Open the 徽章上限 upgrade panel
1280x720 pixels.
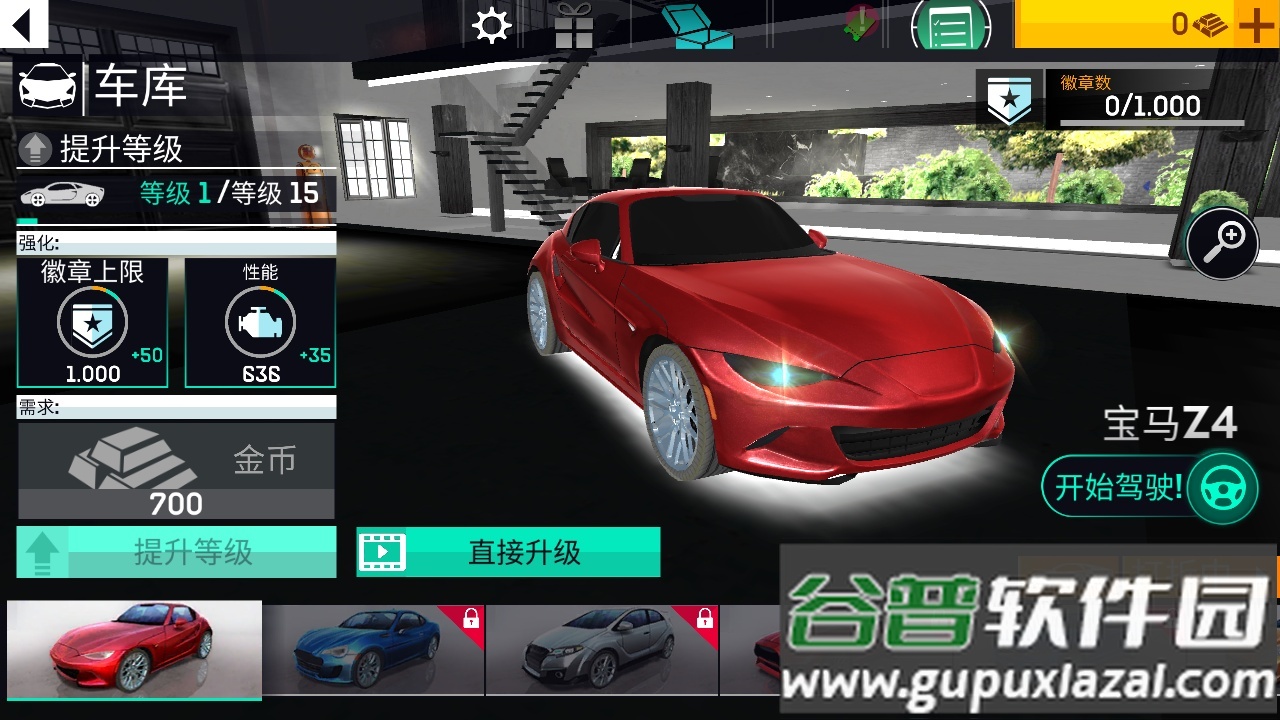pyautogui.click(x=93, y=320)
